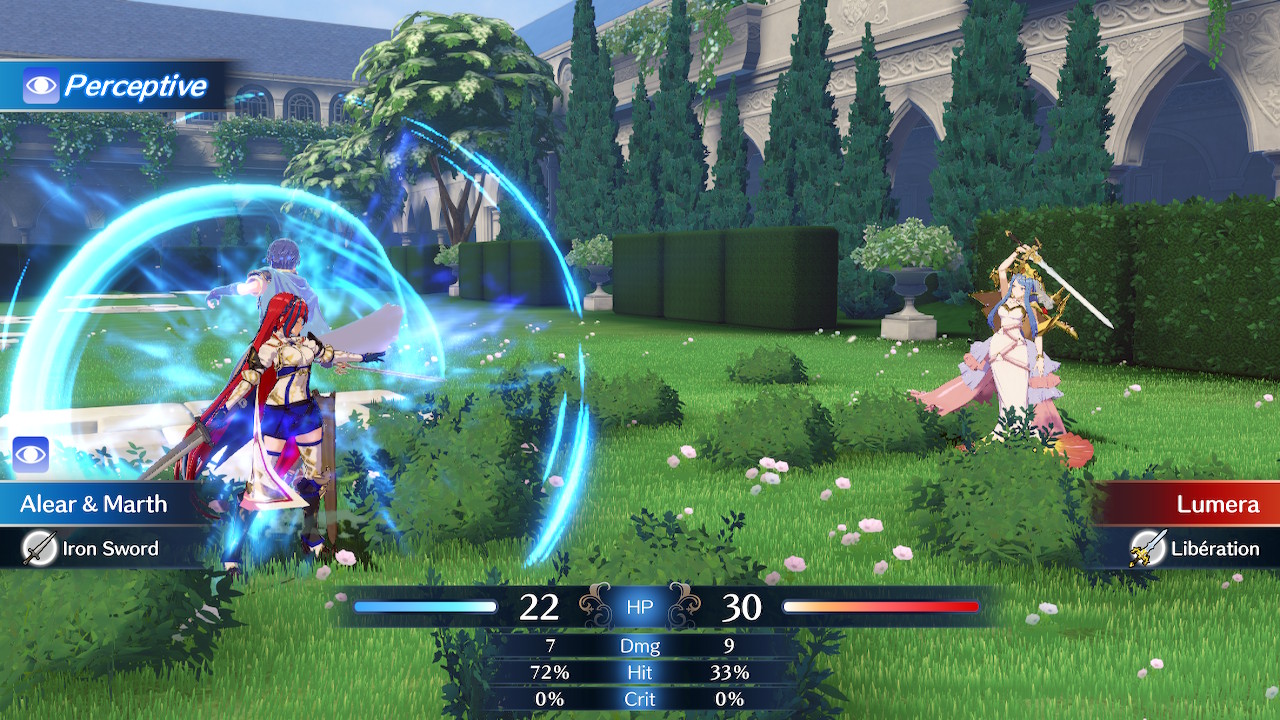
Task: Expand the Crit chance row
Action: click(x=639, y=700)
